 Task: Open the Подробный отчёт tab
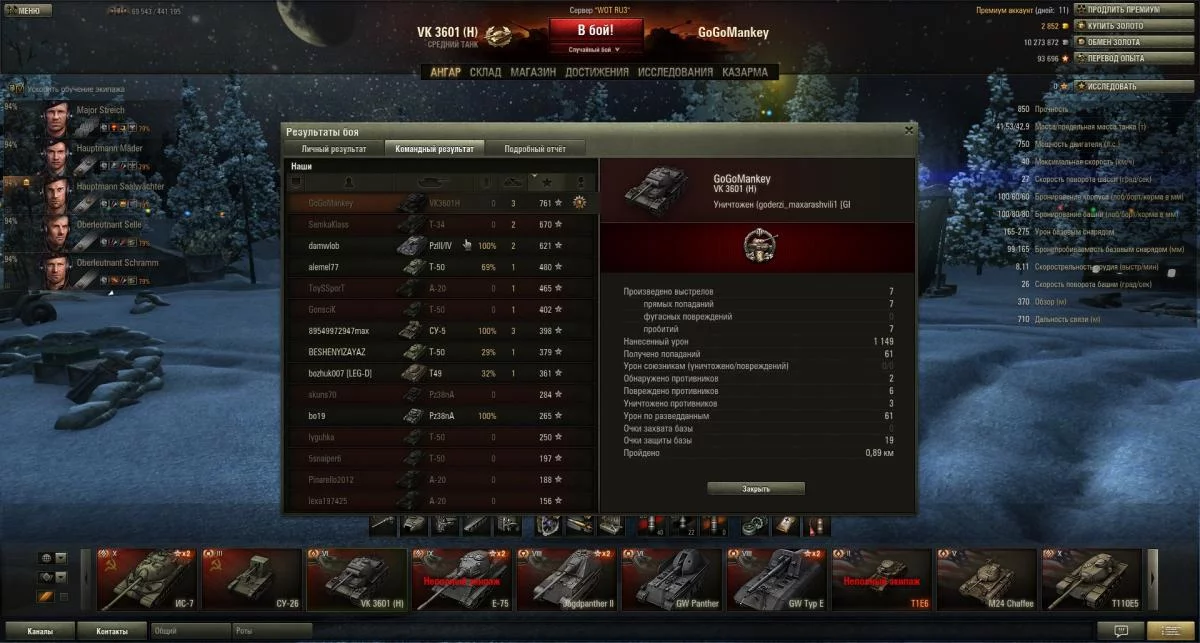click(535, 149)
